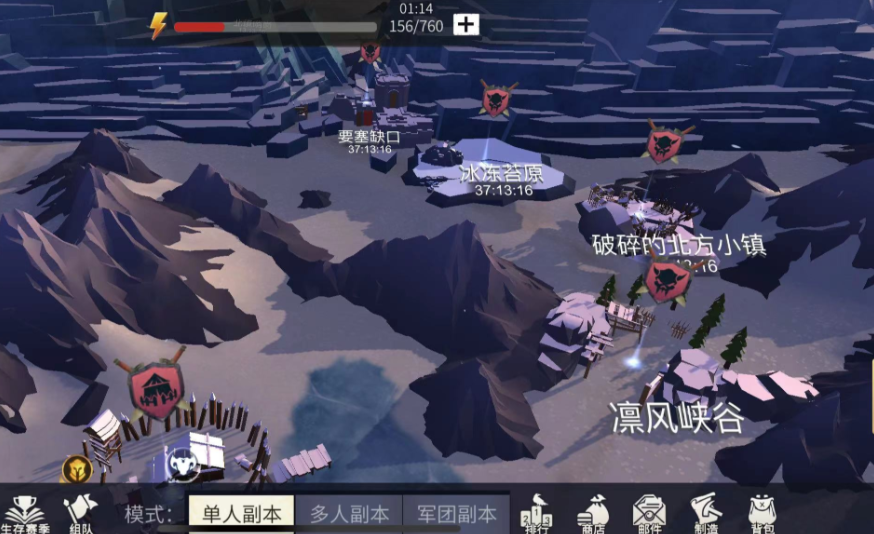The height and width of the screenshot is (534, 874).
Task: Click the gold helmet icon
Action: 74,468
